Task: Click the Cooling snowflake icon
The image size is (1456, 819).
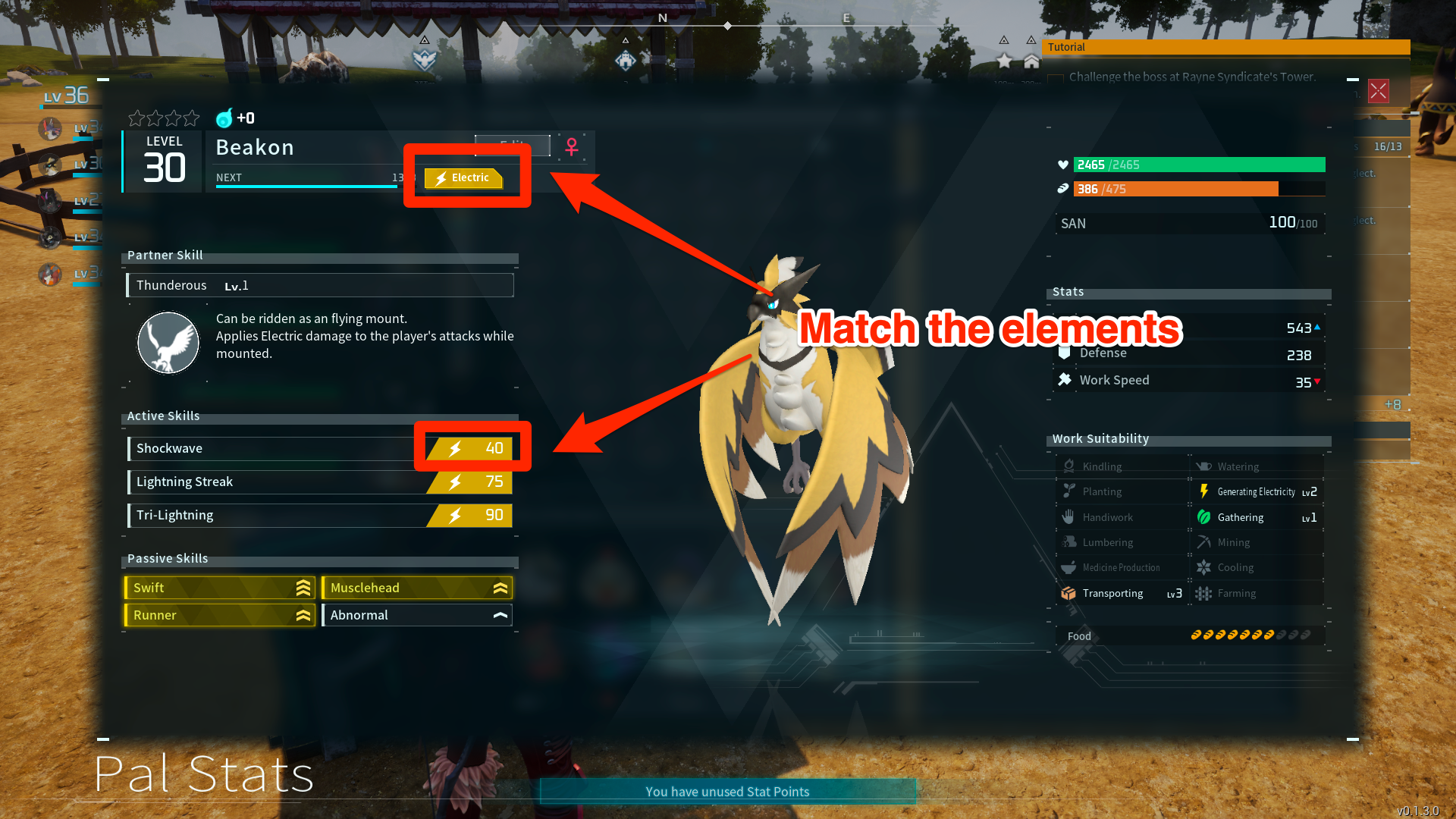Action: pyautogui.click(x=1205, y=567)
